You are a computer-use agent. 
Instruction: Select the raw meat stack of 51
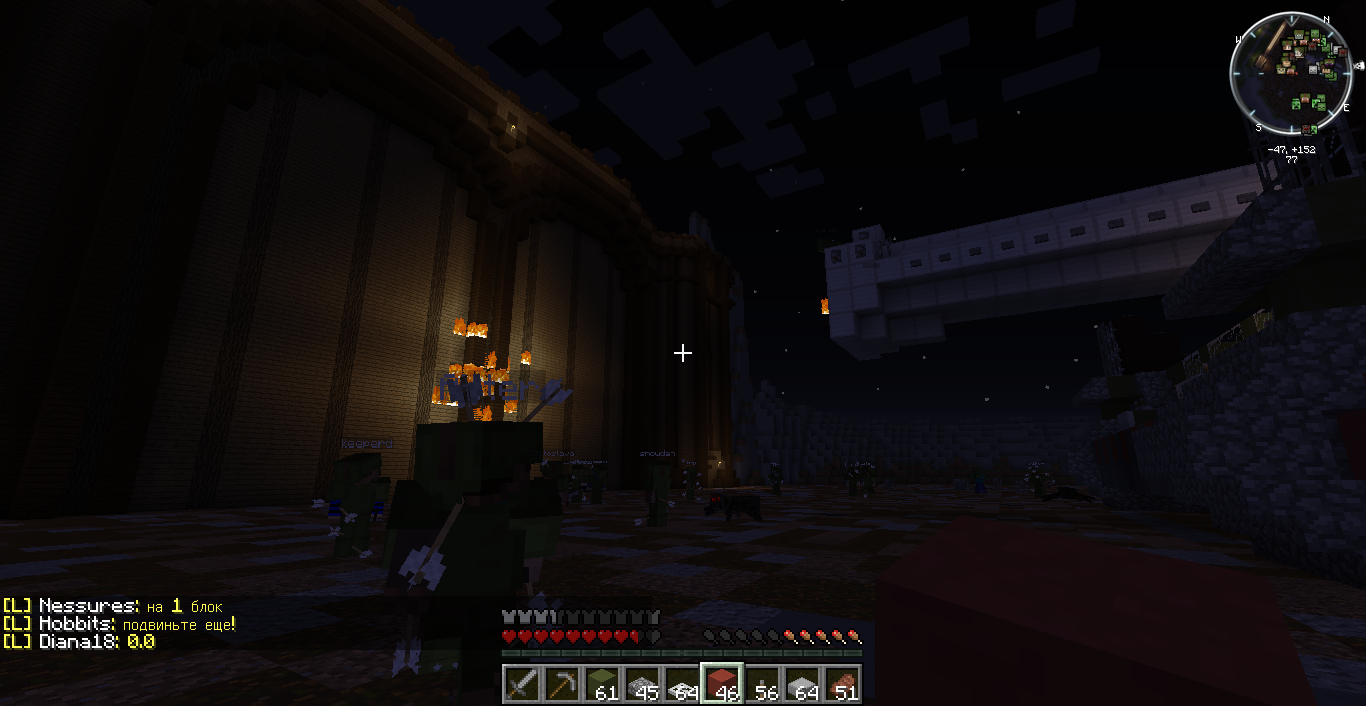[841, 684]
